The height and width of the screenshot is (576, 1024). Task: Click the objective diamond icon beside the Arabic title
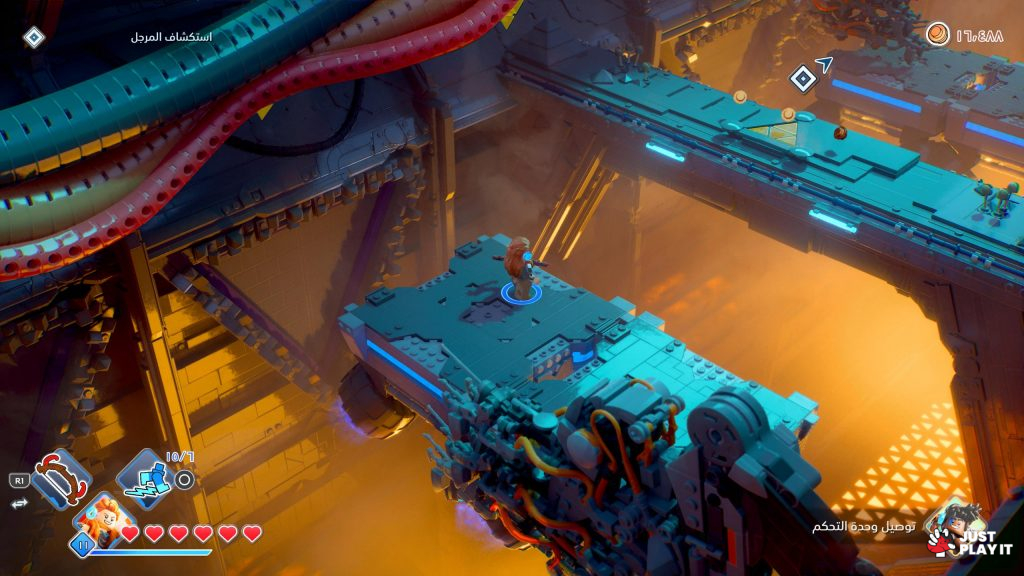[x=34, y=37]
